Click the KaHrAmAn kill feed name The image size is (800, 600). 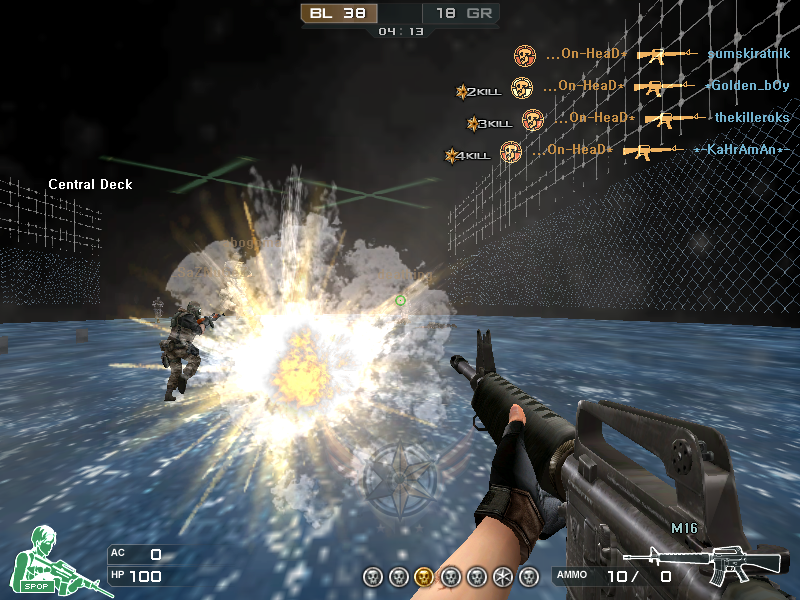(742, 150)
